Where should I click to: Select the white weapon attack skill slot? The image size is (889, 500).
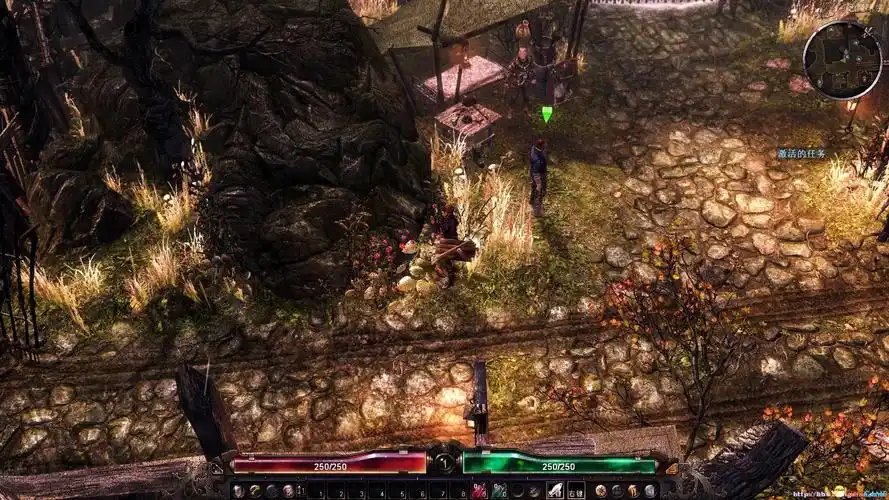point(556,491)
